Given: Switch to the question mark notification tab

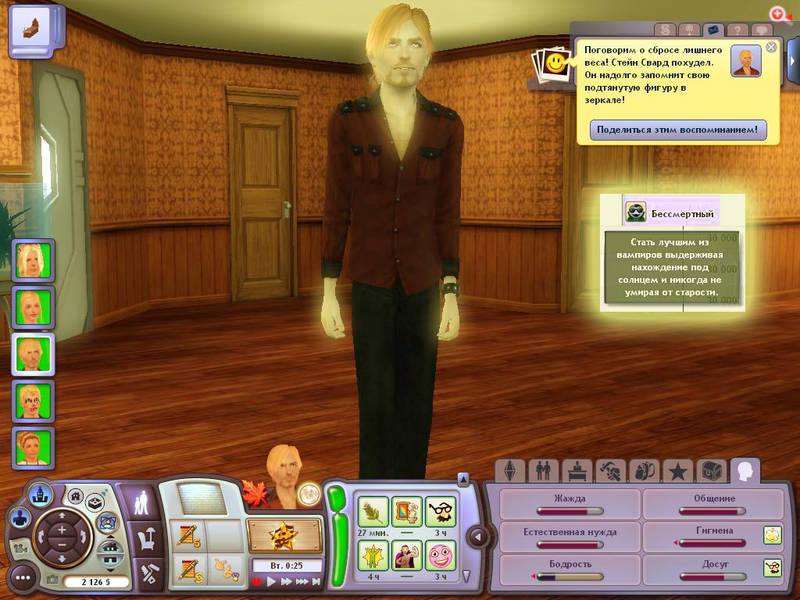Looking at the screenshot, I should click(737, 31).
